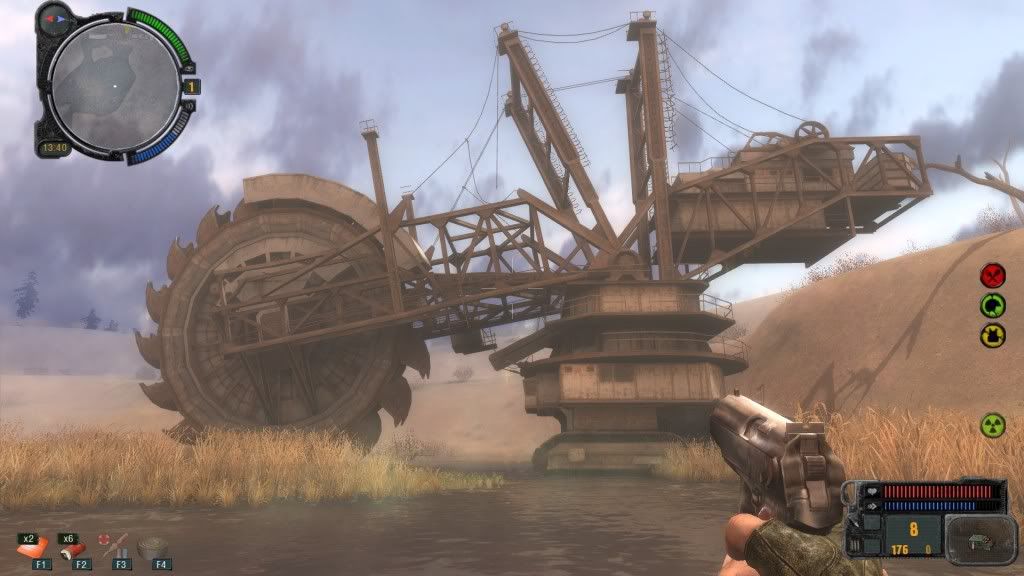The width and height of the screenshot is (1024, 576).
Task: Click the yellow armor status icon
Action: (x=993, y=335)
